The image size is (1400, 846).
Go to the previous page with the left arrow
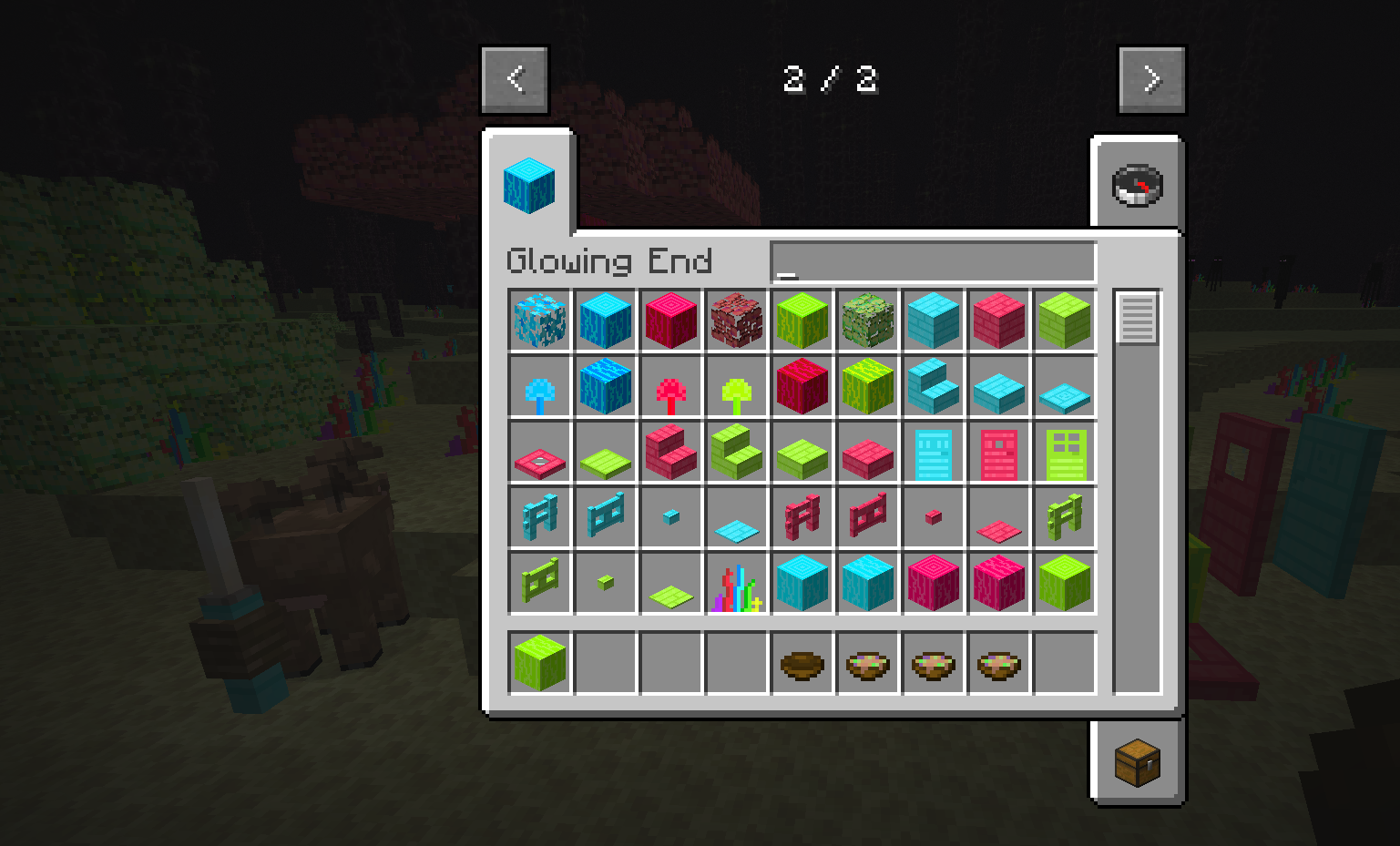coord(515,78)
